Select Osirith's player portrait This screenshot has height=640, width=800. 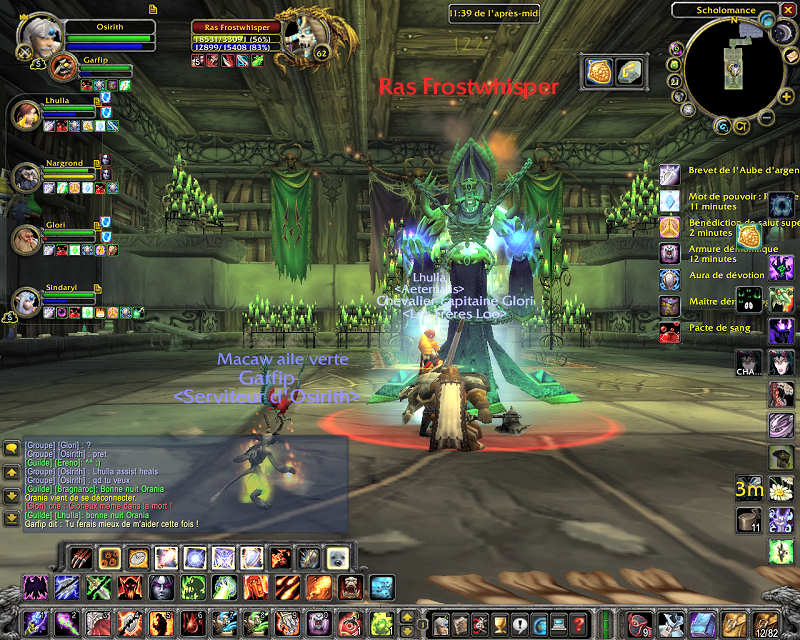40,33
